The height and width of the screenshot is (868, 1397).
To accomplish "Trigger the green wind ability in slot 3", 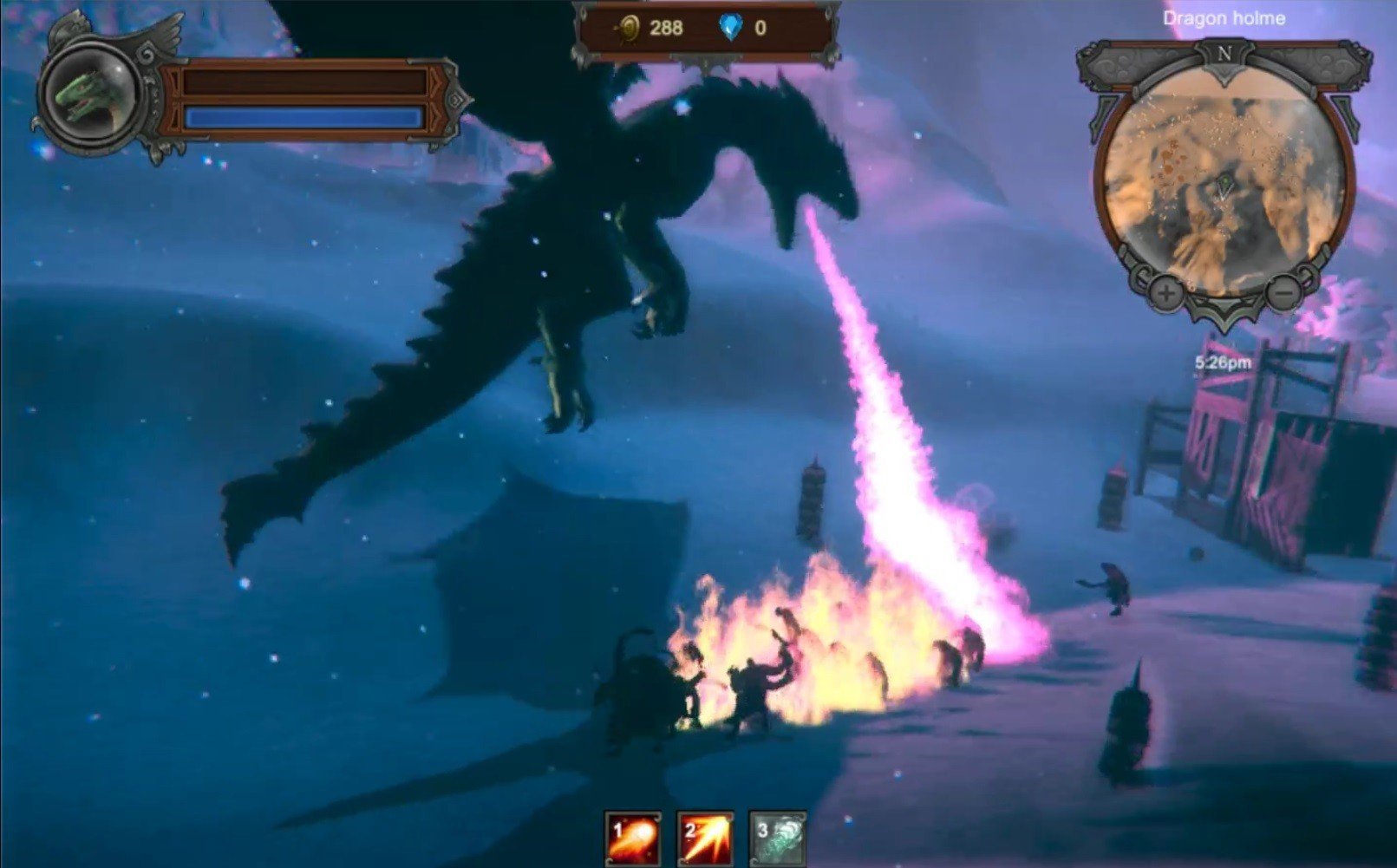I will click(x=777, y=839).
